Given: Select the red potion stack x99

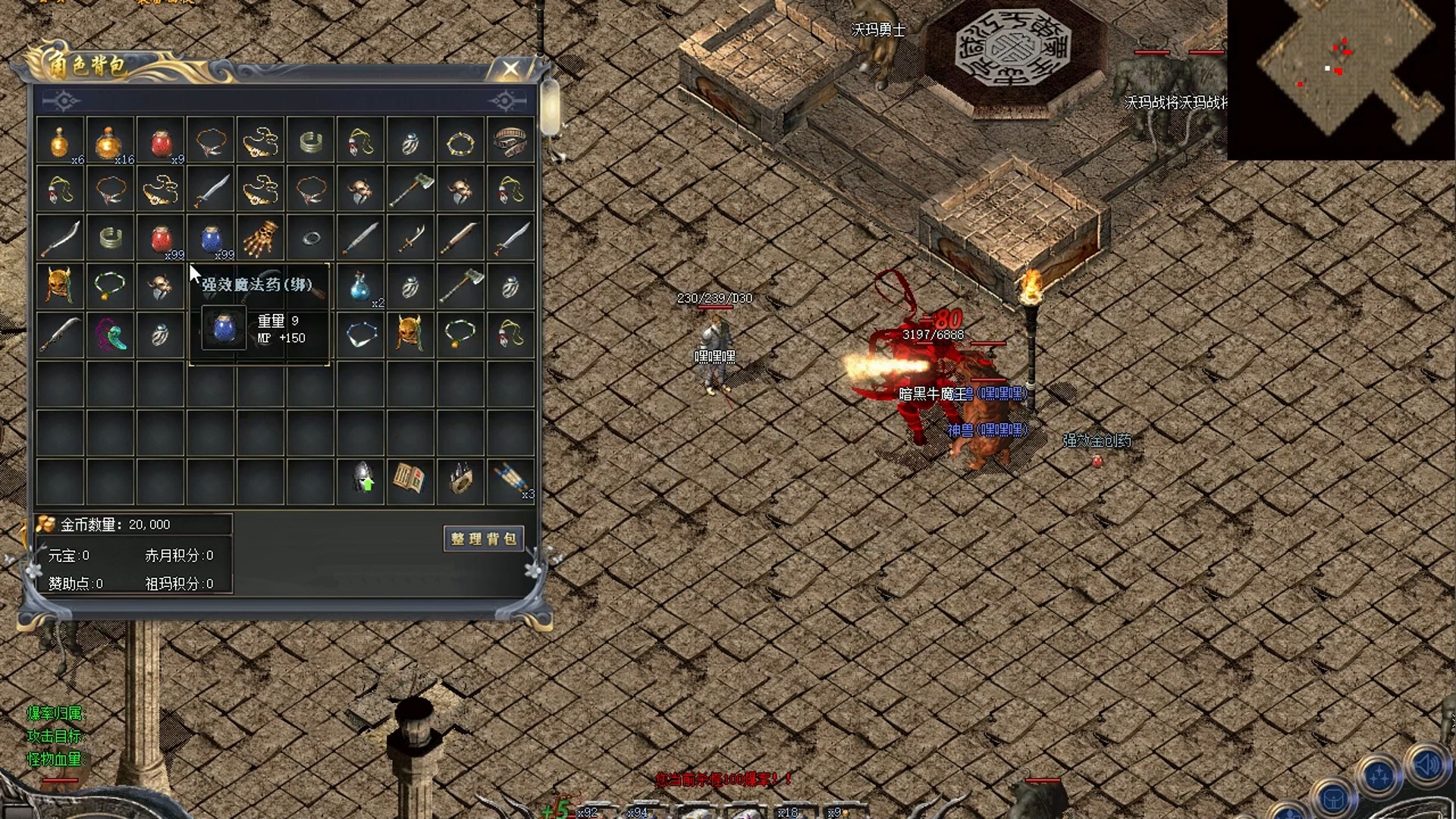Looking at the screenshot, I should (161, 239).
